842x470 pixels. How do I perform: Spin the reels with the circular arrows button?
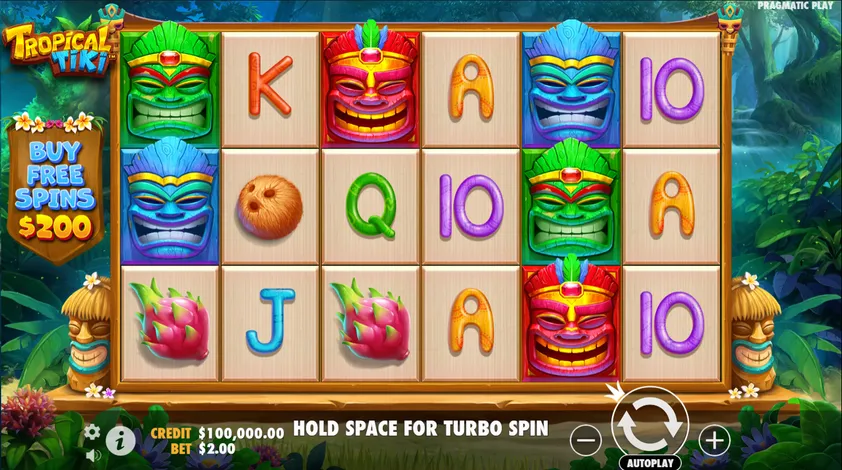pyautogui.click(x=649, y=425)
